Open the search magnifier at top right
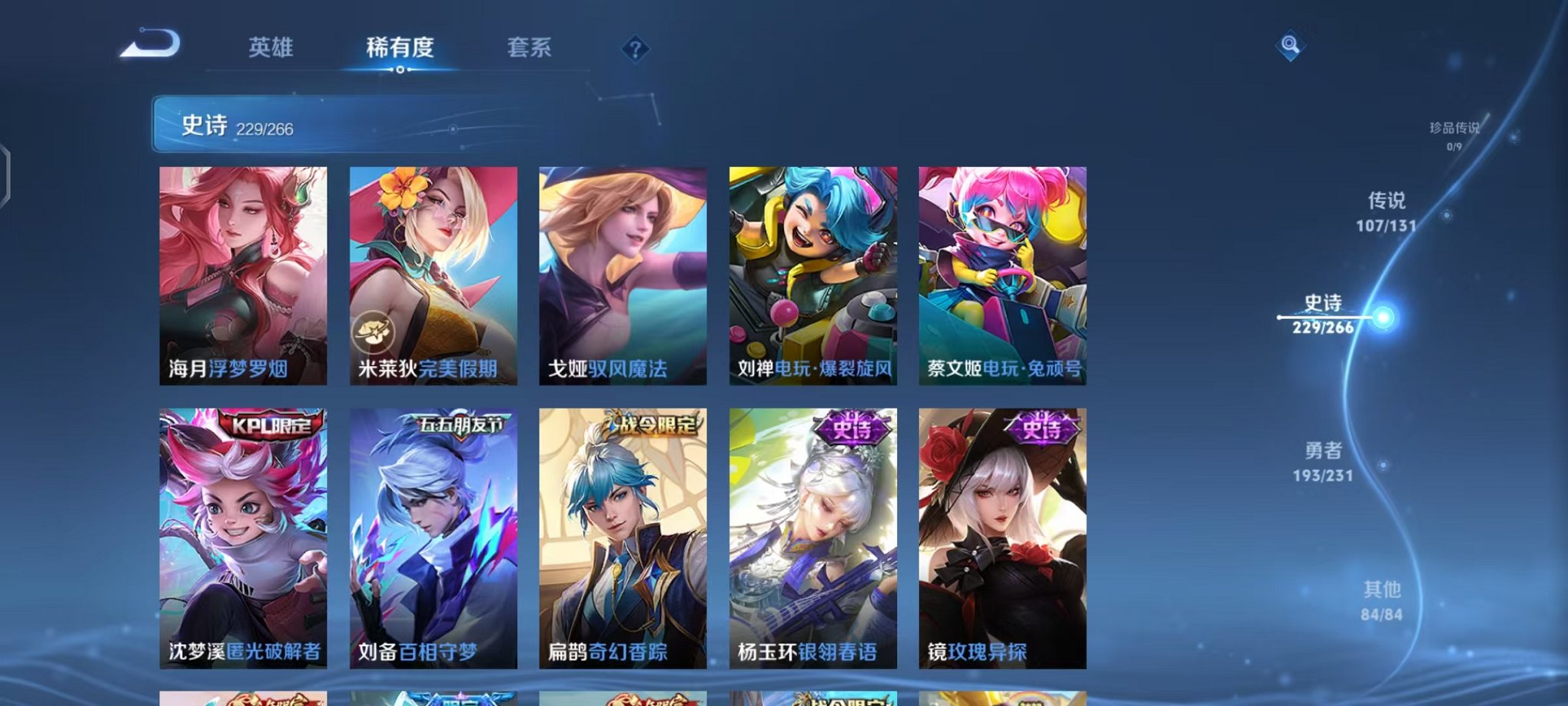This screenshot has width=1568, height=706. [x=1291, y=46]
